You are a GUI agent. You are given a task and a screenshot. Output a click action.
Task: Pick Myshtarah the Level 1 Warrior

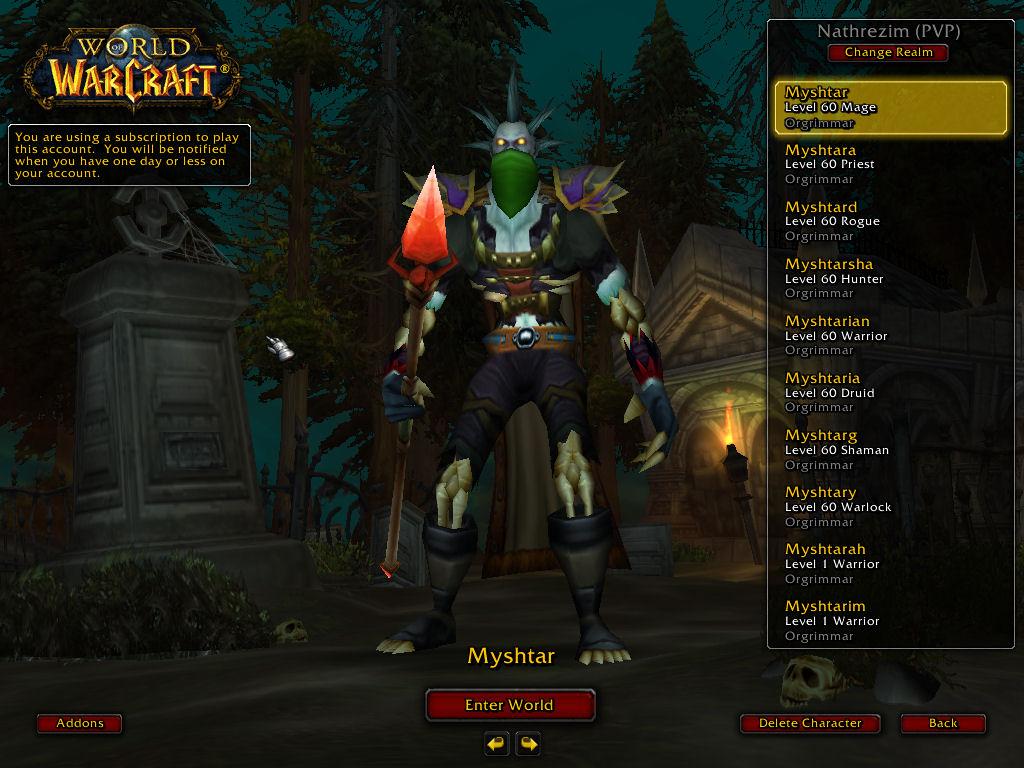[x=890, y=564]
